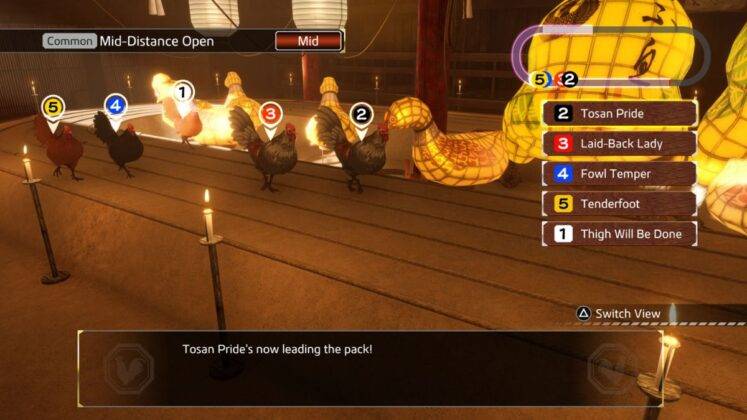Viewport: 747px width, 420px height.
Task: Select Tenderfoot in the race ranking
Action: pyautogui.click(x=619, y=204)
